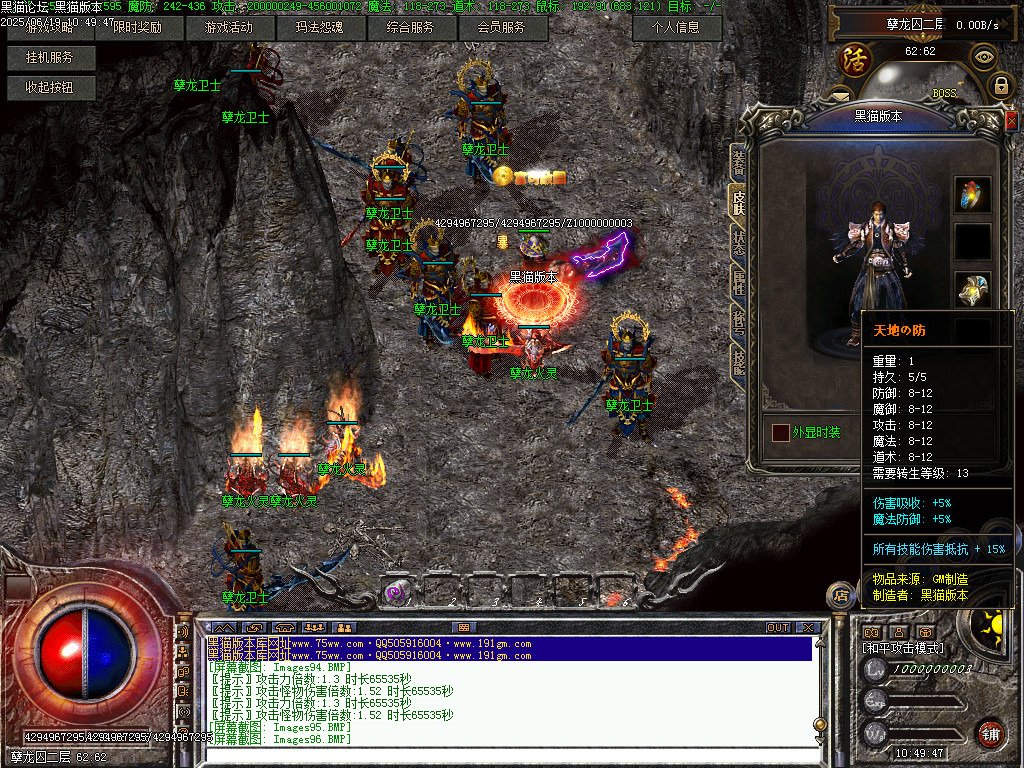Switch to the 属性 attributes tab
Image resolution: width=1024 pixels, height=768 pixels.
(x=738, y=281)
